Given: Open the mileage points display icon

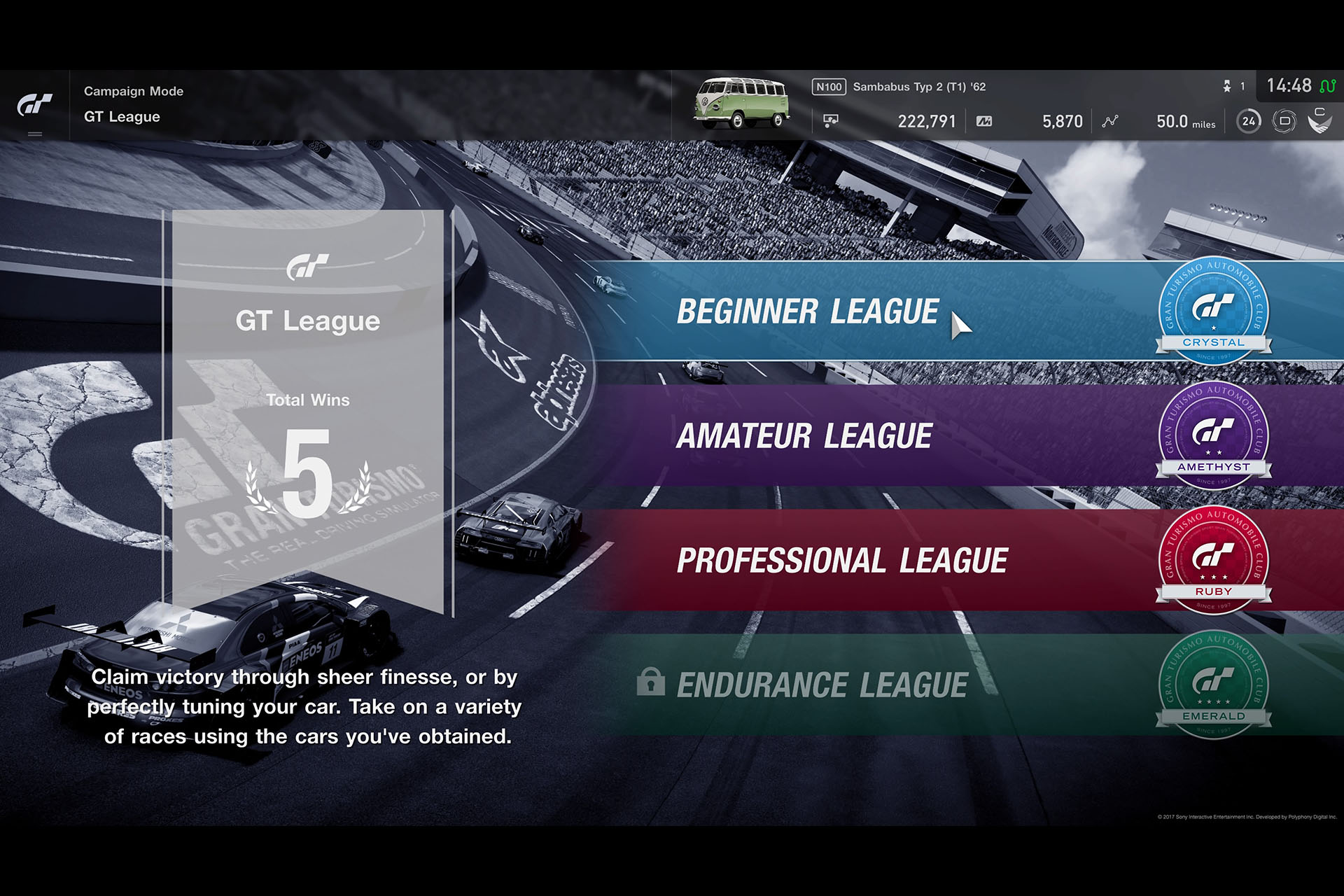Looking at the screenshot, I should (986, 121).
